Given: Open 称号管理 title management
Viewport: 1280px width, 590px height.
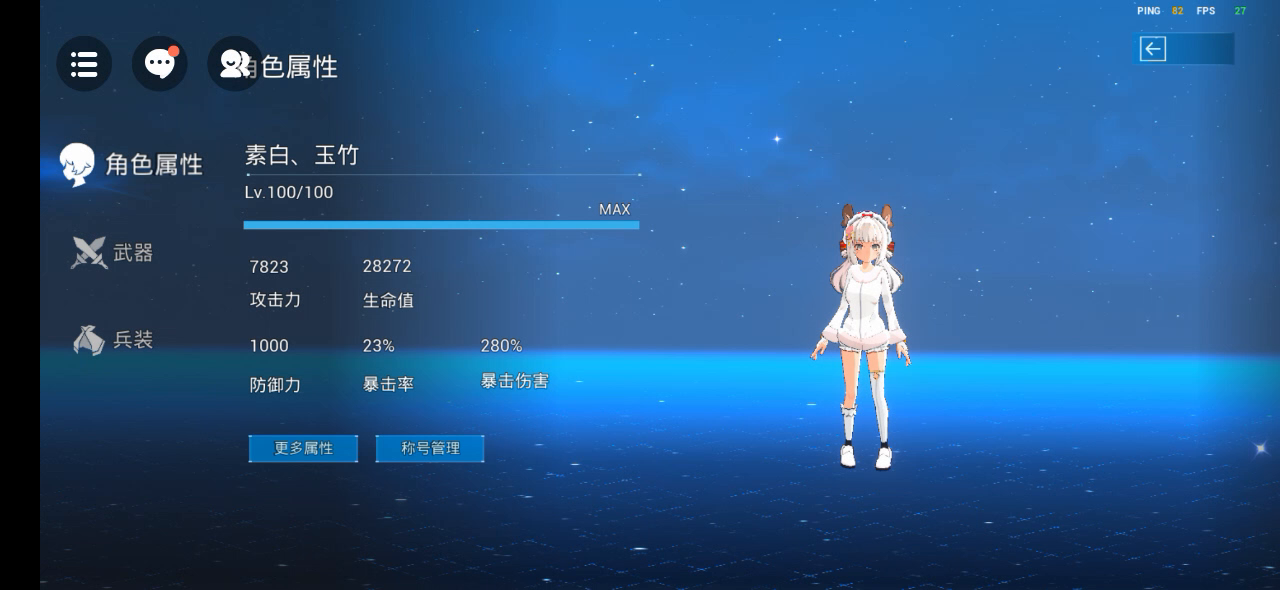Looking at the screenshot, I should [430, 448].
